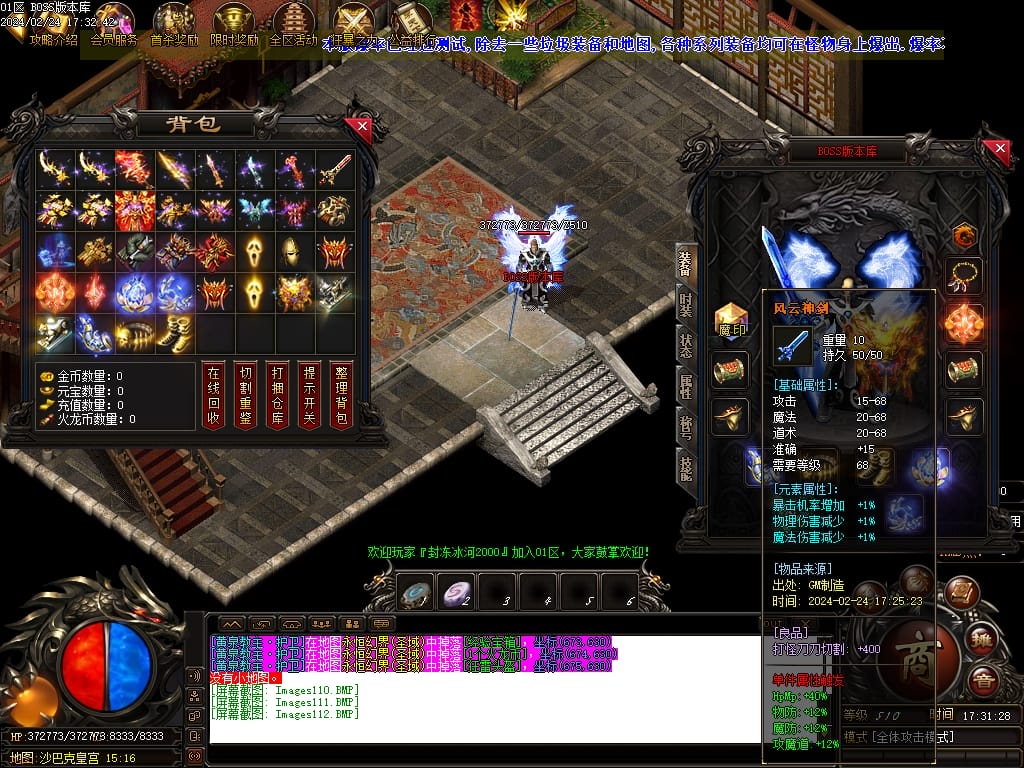
Task: Open the shop with the 商 button
Action: pyautogui.click(x=916, y=656)
